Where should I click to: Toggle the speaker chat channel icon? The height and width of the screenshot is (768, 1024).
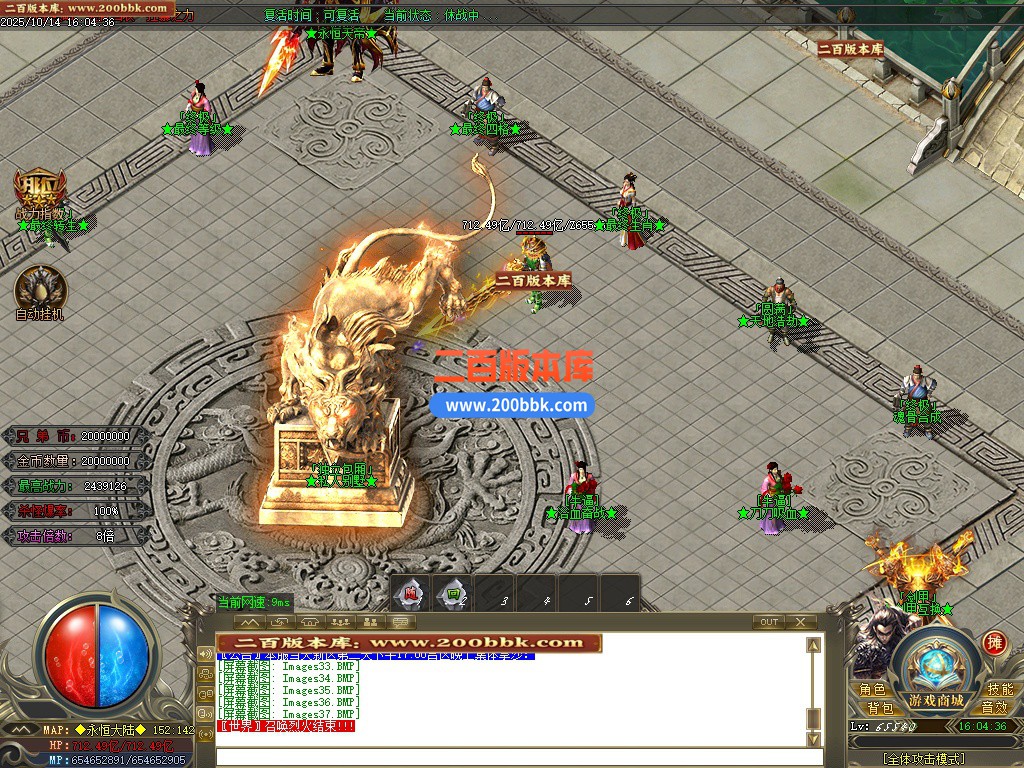coord(204,655)
